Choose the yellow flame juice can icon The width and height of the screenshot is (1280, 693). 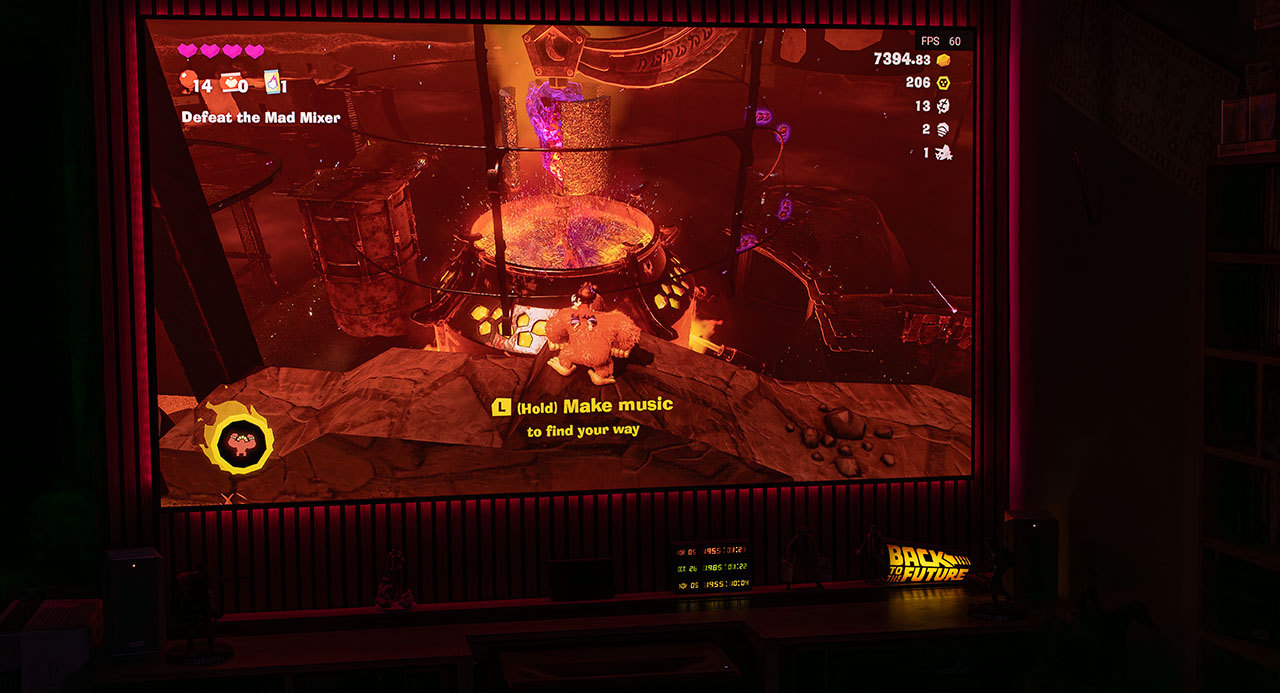click(271, 81)
